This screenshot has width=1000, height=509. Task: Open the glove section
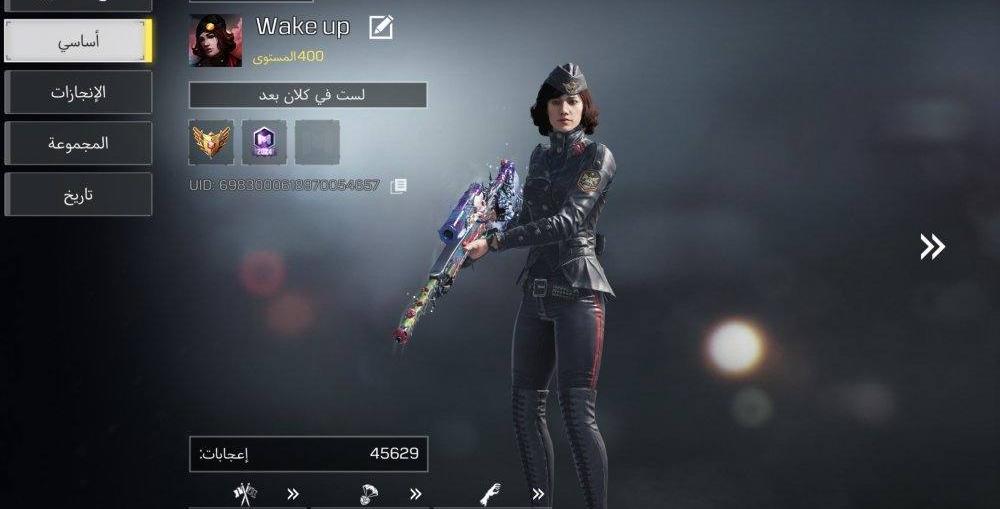[x=490, y=493]
